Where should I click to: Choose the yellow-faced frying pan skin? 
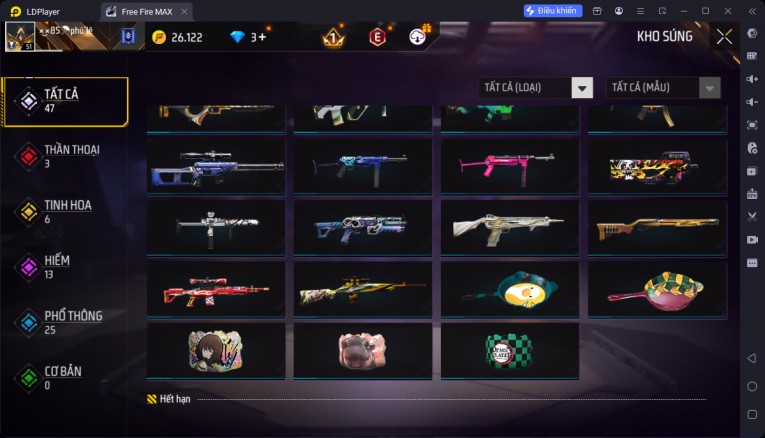[x=509, y=289]
